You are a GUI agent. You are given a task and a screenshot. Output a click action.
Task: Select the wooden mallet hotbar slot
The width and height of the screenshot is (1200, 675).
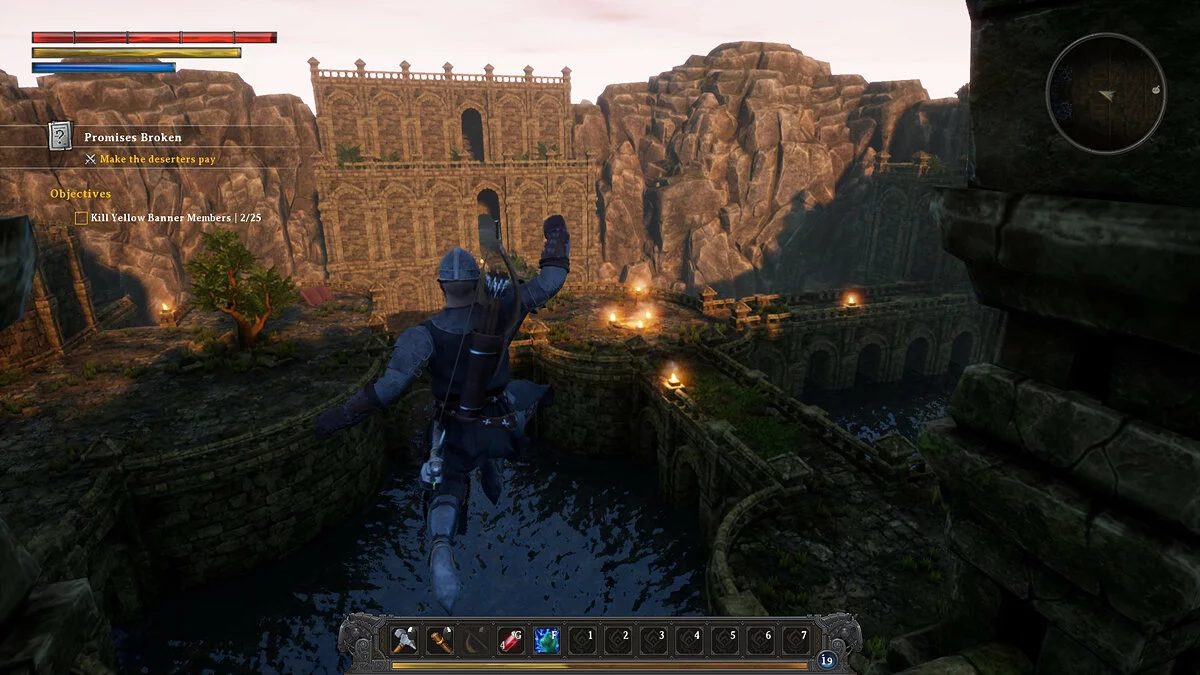440,638
